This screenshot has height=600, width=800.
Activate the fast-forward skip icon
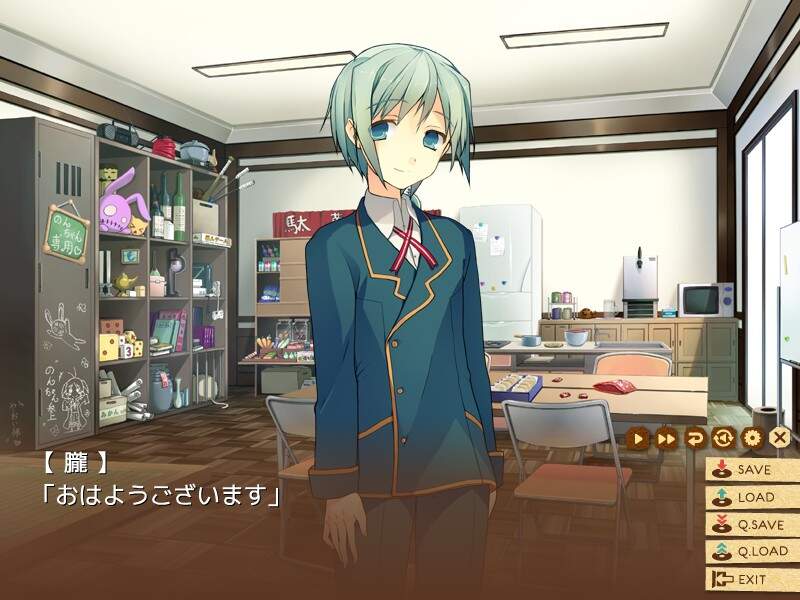[666, 438]
